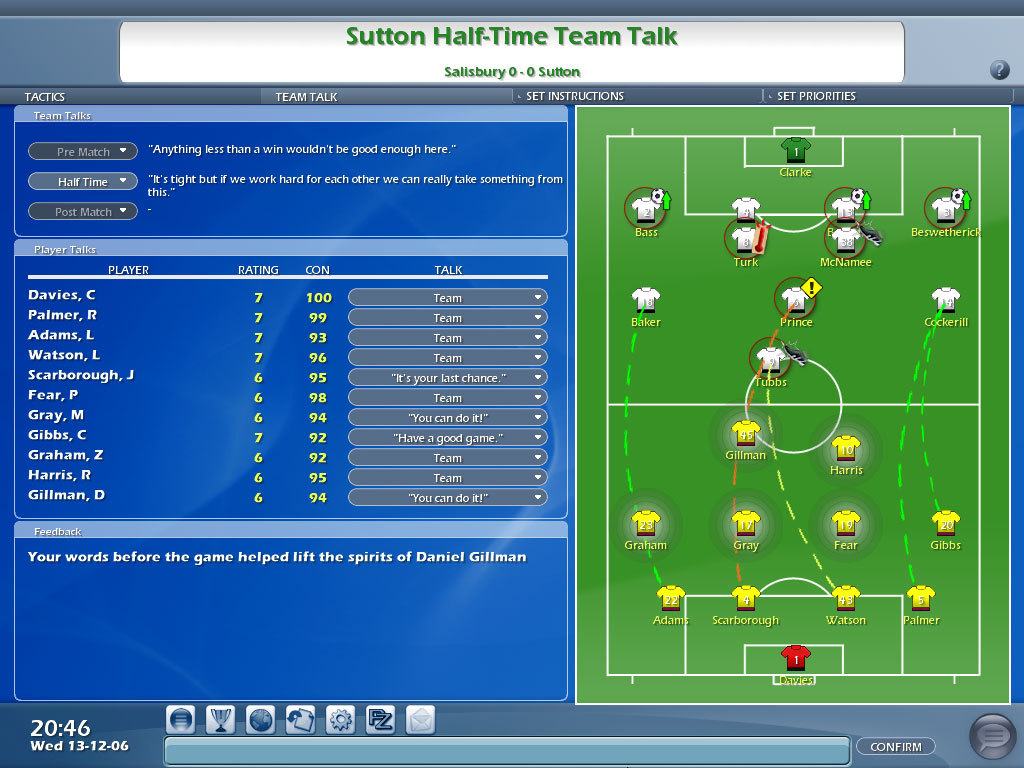The height and width of the screenshot is (768, 1024).
Task: Open the gear options icon
Action: (340, 720)
